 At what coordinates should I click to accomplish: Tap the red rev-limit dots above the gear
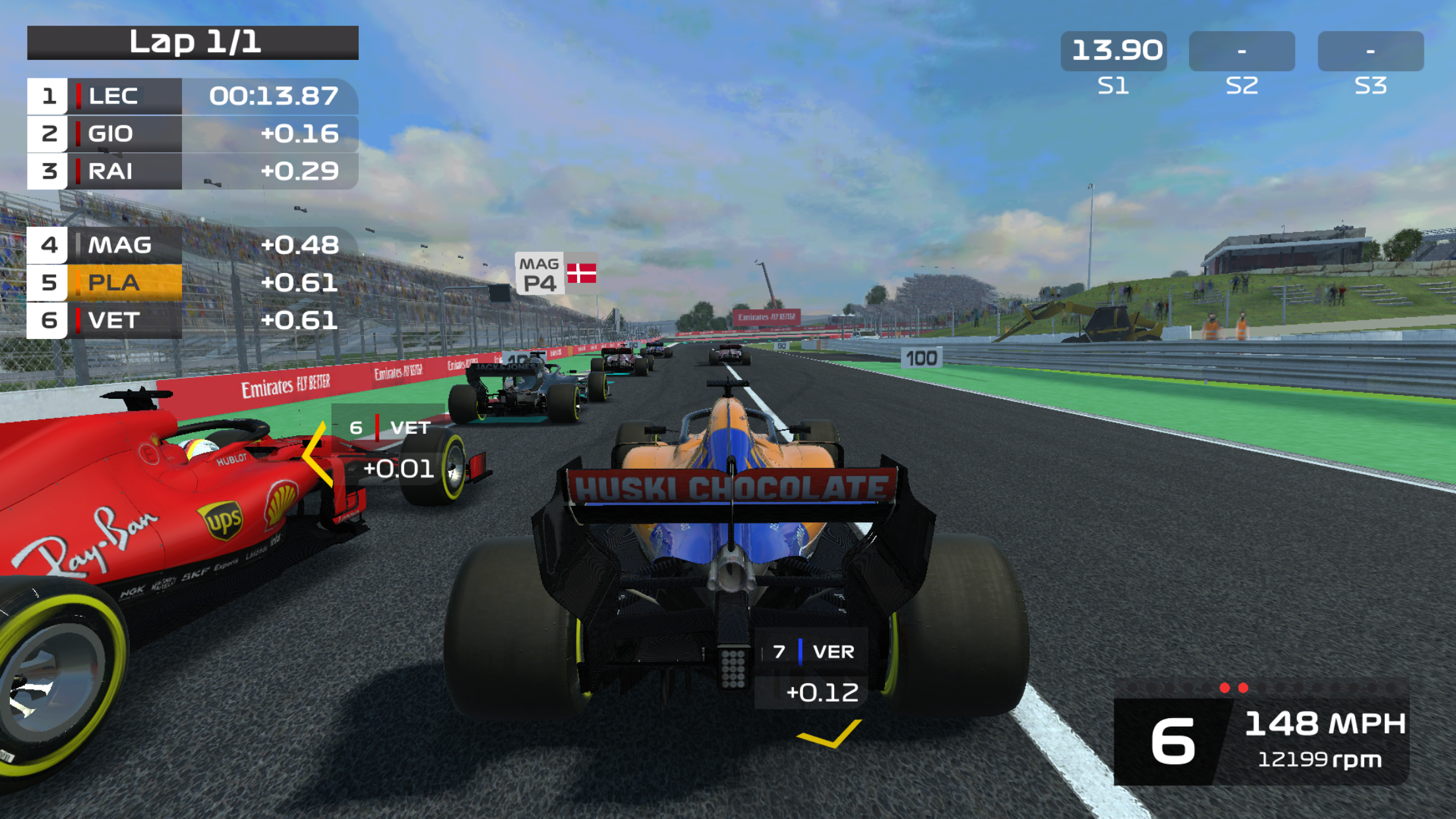(x=1234, y=687)
